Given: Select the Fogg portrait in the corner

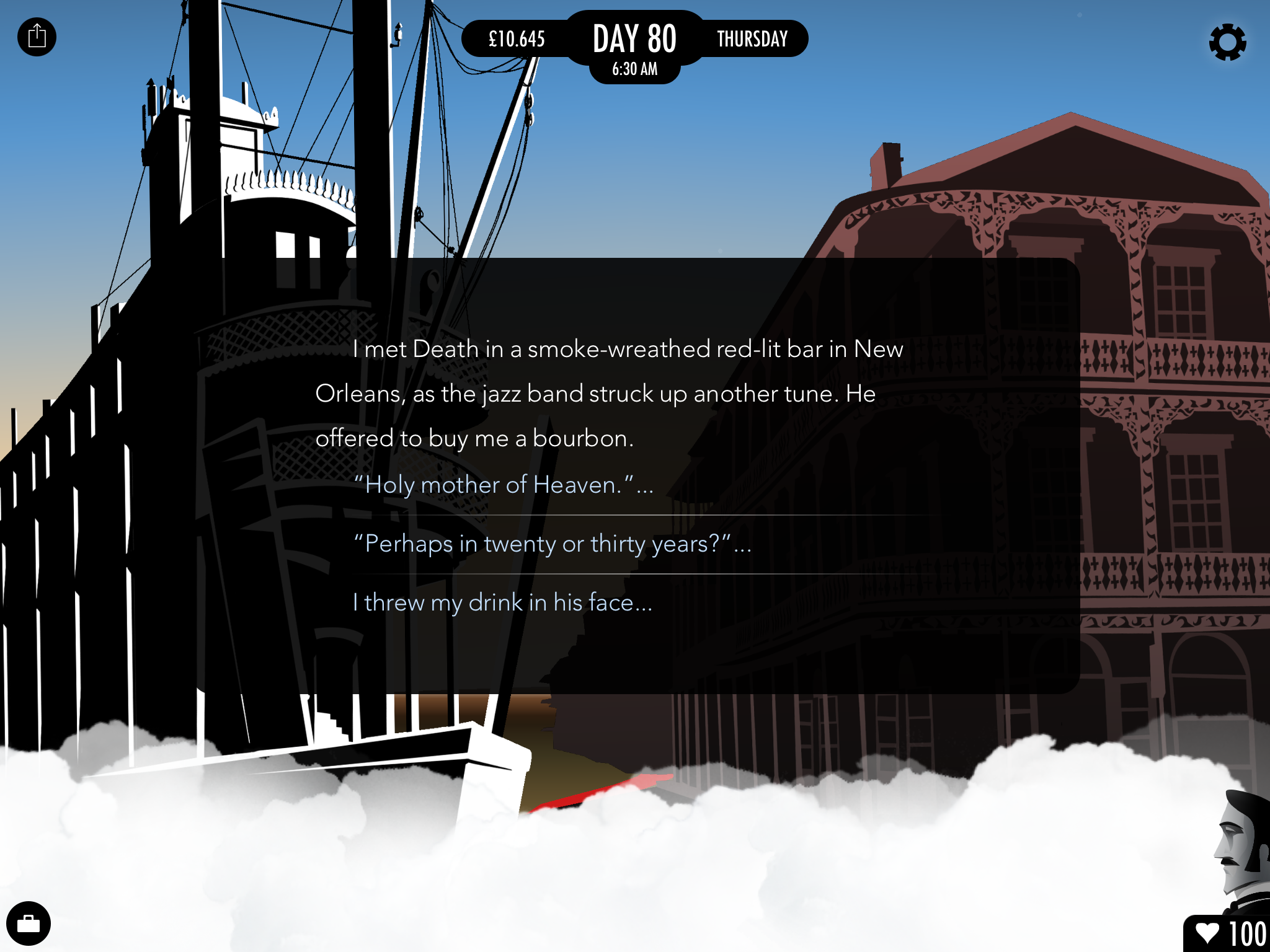Looking at the screenshot, I should (x=1242, y=849).
